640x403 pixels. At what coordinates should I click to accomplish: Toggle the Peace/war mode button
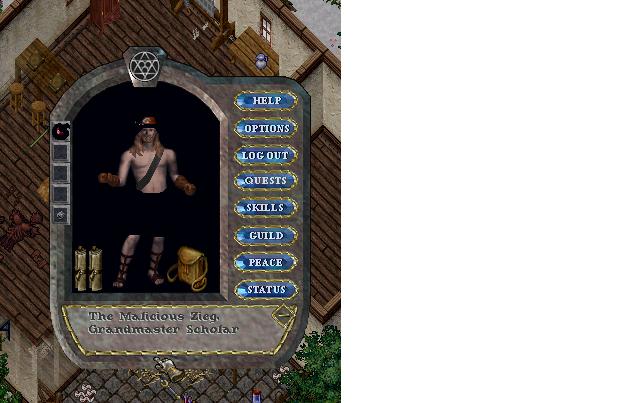[266, 262]
